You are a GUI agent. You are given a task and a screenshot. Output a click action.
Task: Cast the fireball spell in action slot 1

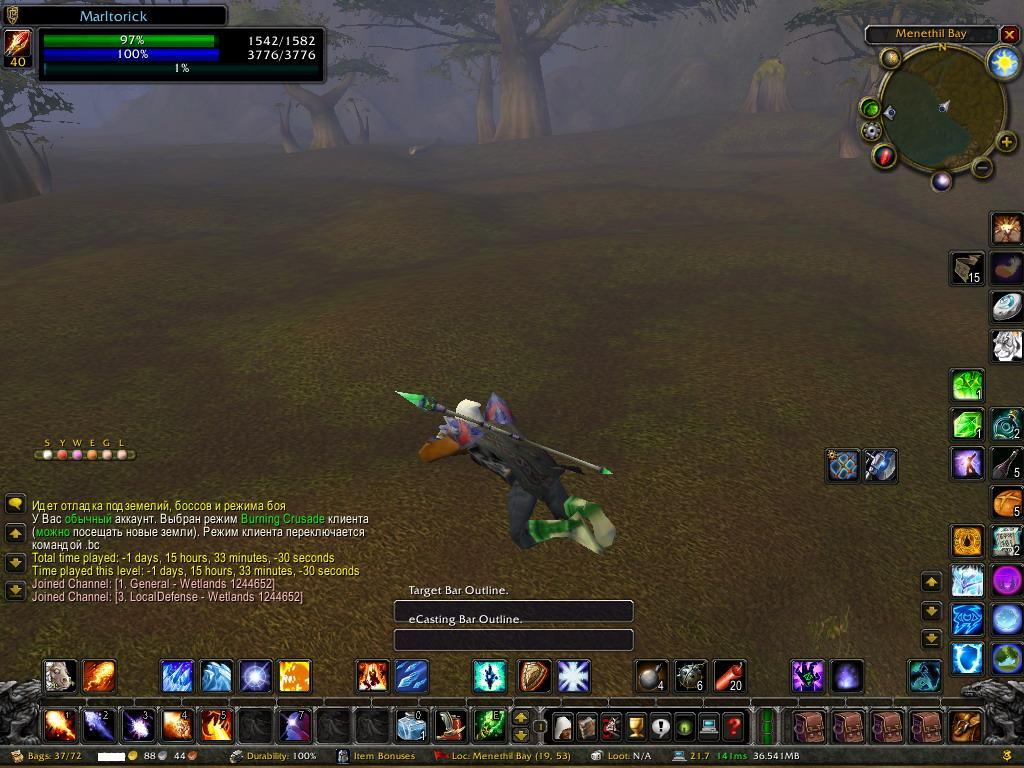pyautogui.click(x=61, y=724)
